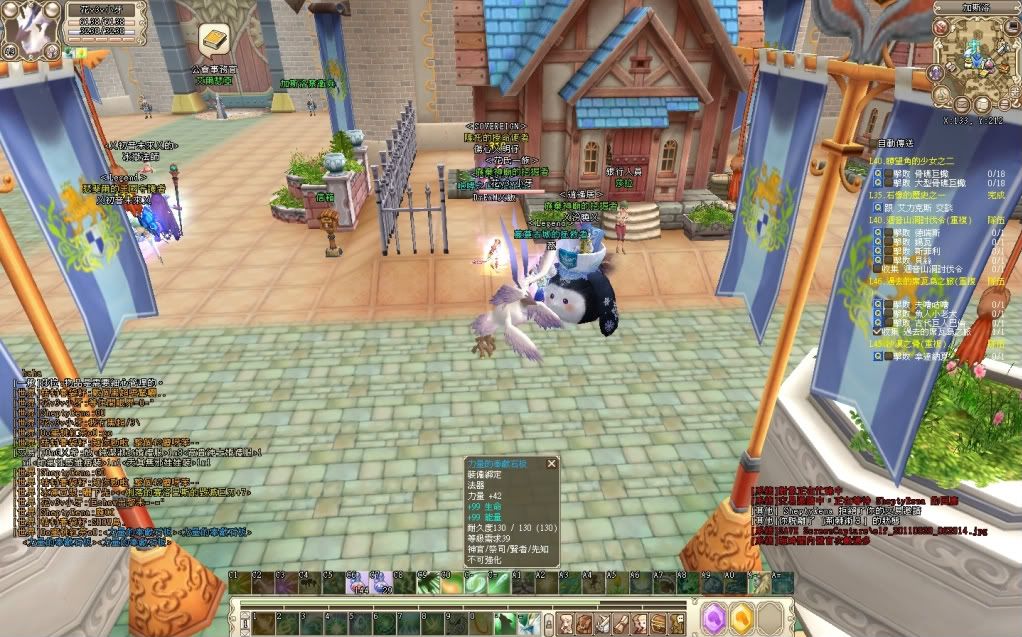
Task: Click the orange hexagon gem button
Action: (741, 618)
